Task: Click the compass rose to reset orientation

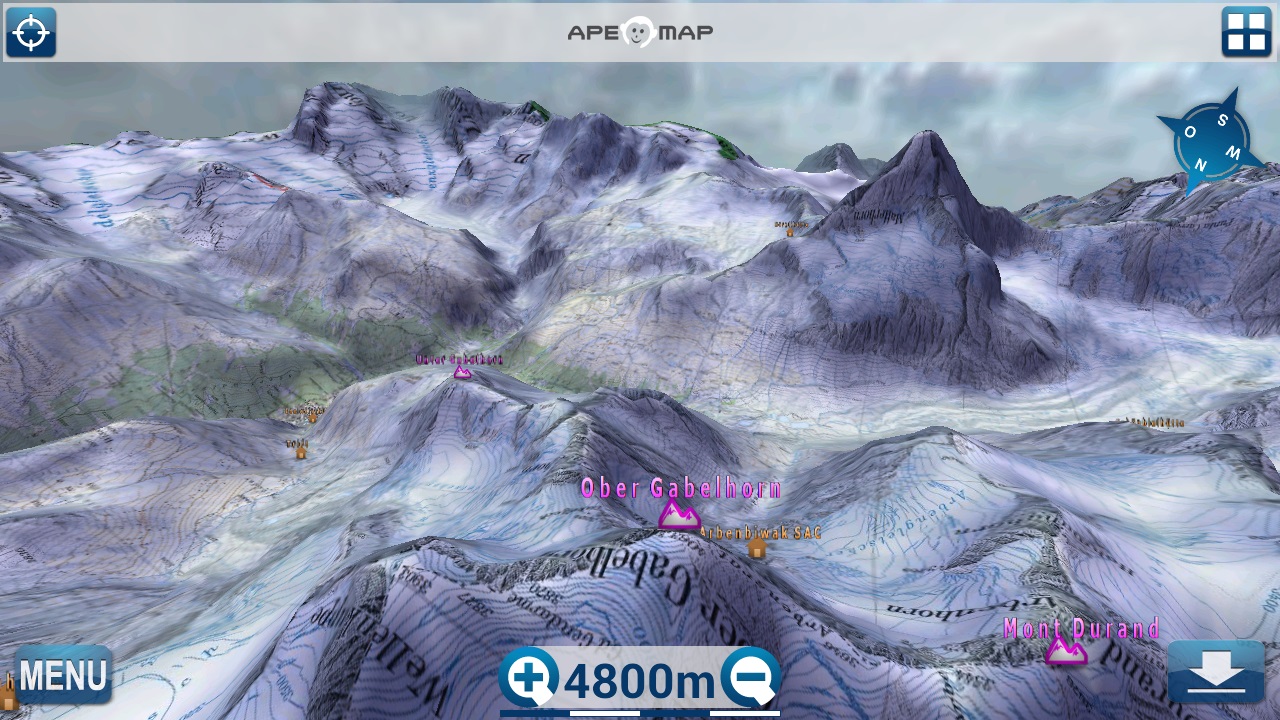Action: coord(1209,142)
